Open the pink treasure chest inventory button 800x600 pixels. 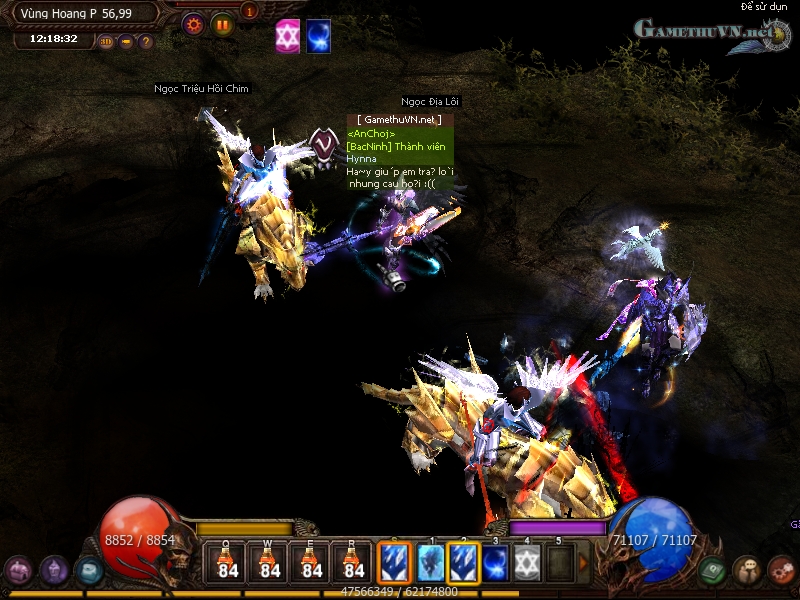click(18, 571)
